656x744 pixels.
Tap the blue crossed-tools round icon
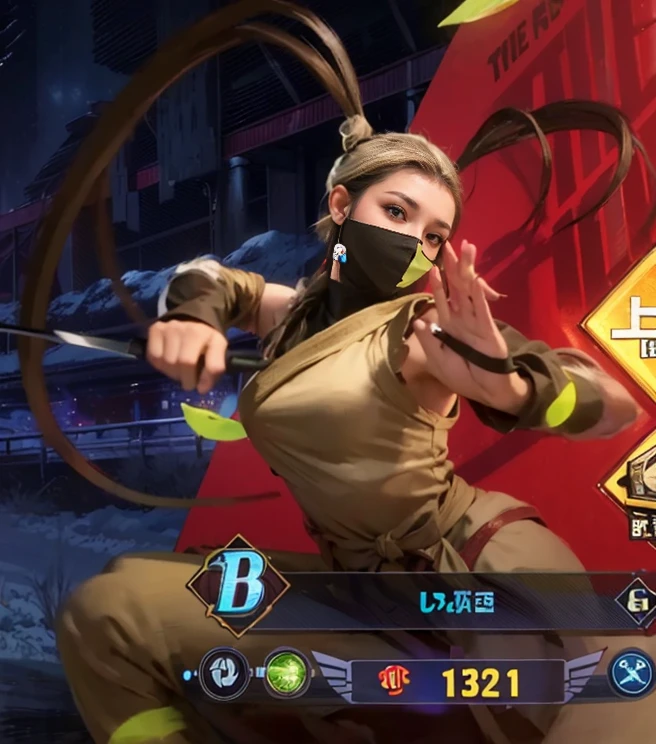pos(631,673)
